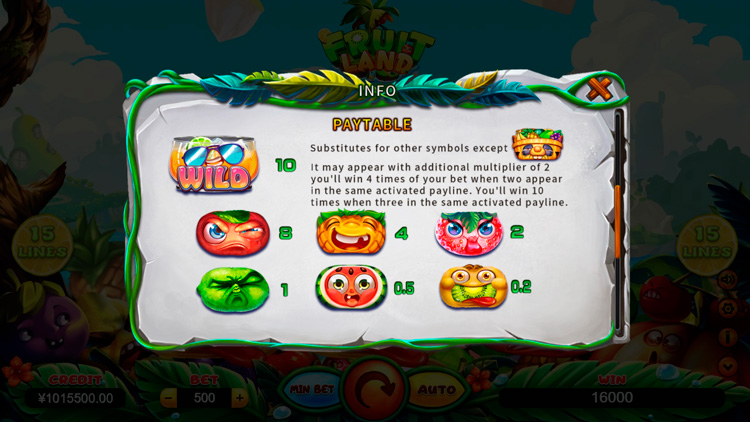The height and width of the screenshot is (422, 750).
Task: Click the info 'i' icon
Action: [727, 337]
